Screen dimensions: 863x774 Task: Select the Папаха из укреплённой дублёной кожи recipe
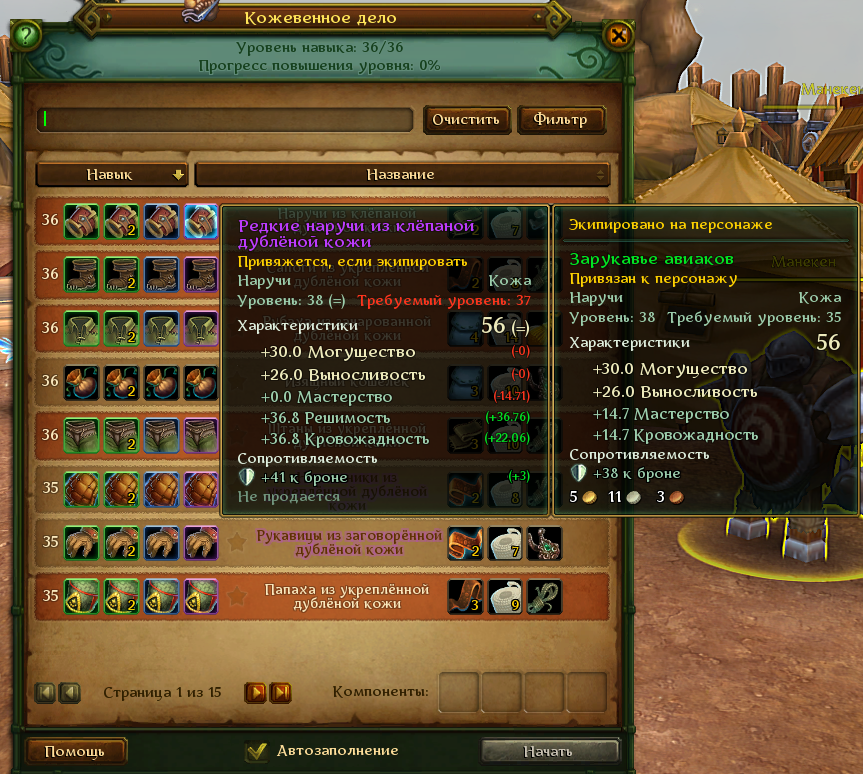(x=348, y=596)
